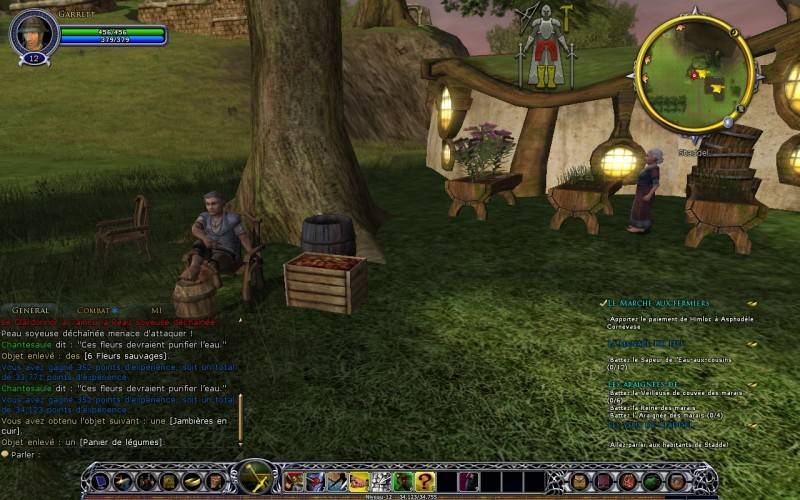Select the Les Araignées quest title
Viewport: 800px width, 500px height.
pyautogui.click(x=644, y=384)
